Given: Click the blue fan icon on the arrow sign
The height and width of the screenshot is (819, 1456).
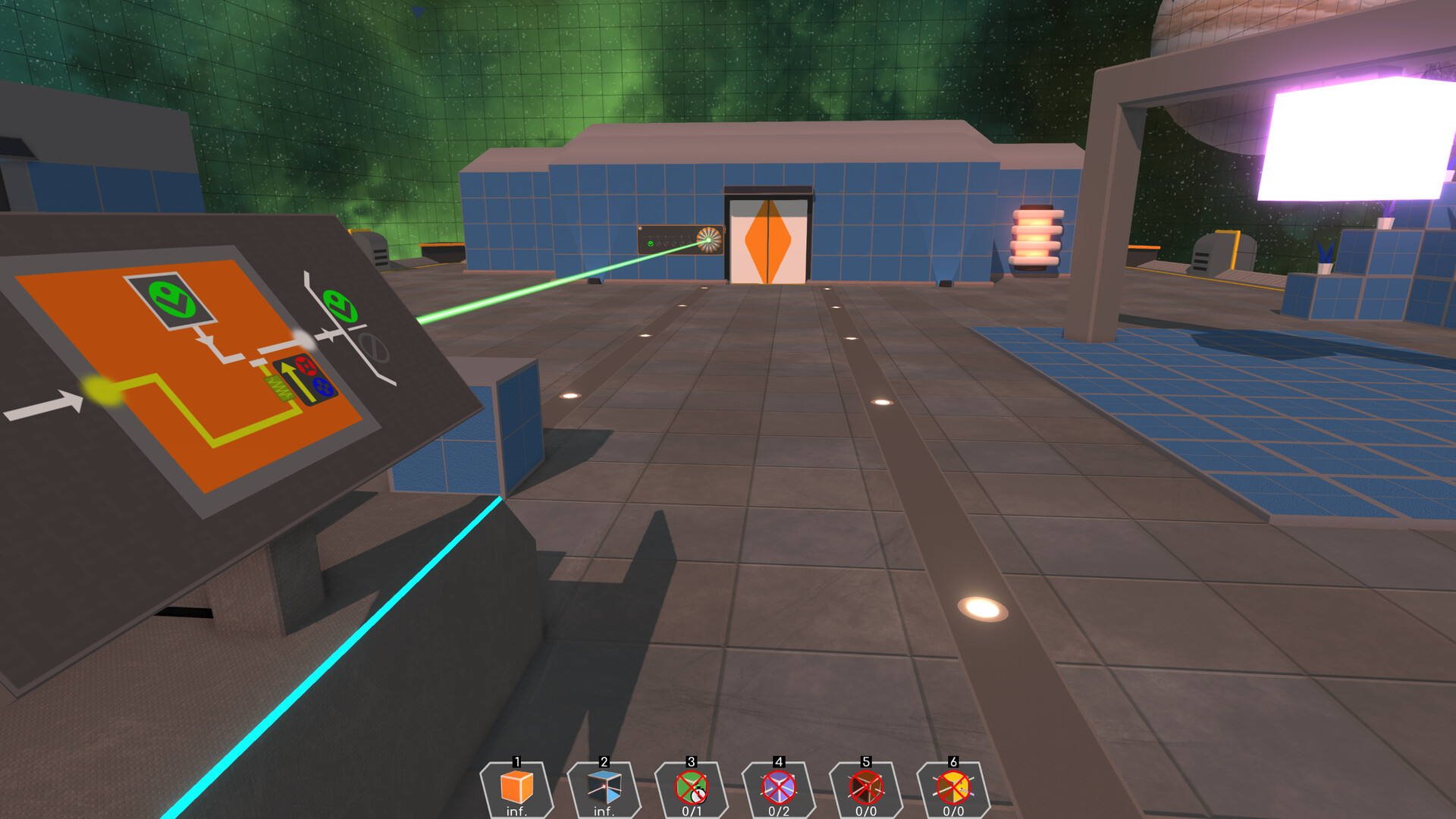Looking at the screenshot, I should point(323,388).
